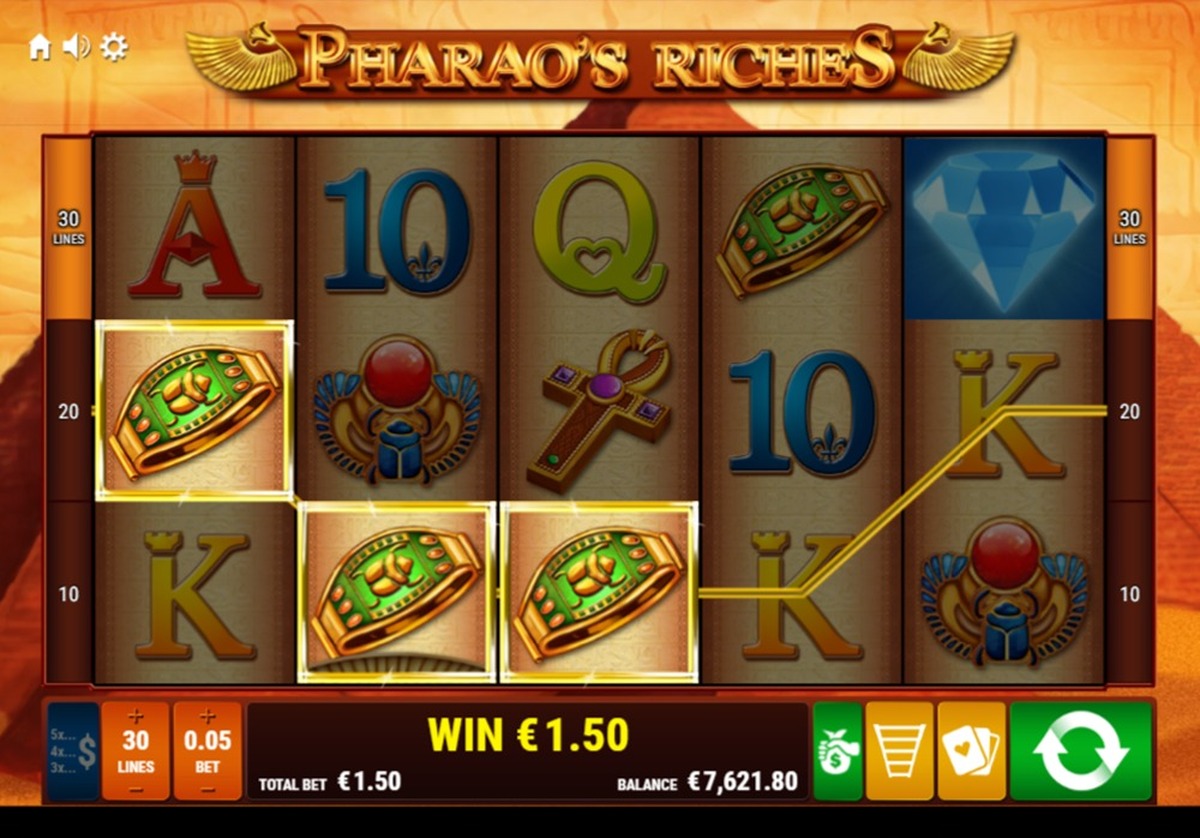The image size is (1200, 838).
Task: Increase the bet amount
Action: pyautogui.click(x=208, y=717)
